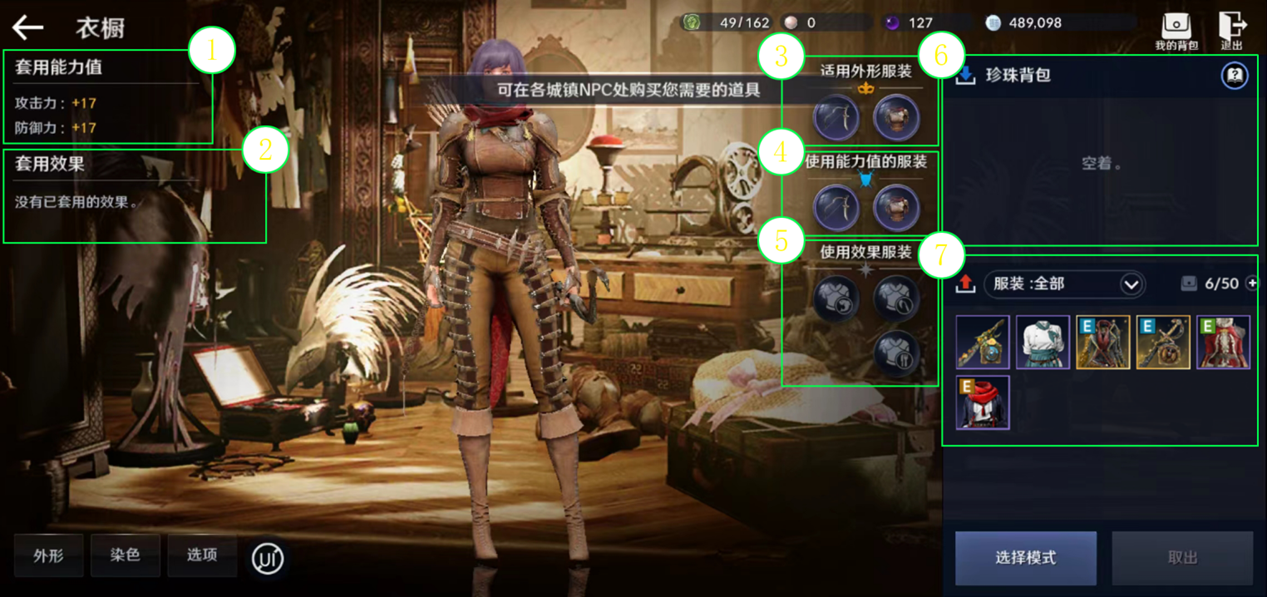This screenshot has height=597, width=1267.
Task: Select the red dress with green E badge
Action: 1223,342
